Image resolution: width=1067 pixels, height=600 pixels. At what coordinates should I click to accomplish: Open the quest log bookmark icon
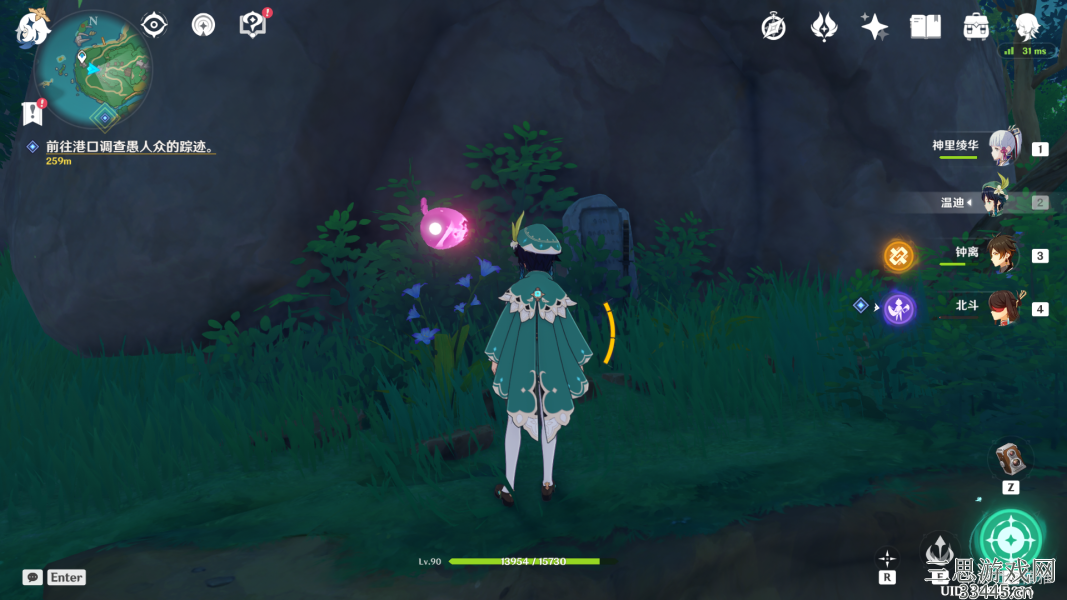point(33,112)
